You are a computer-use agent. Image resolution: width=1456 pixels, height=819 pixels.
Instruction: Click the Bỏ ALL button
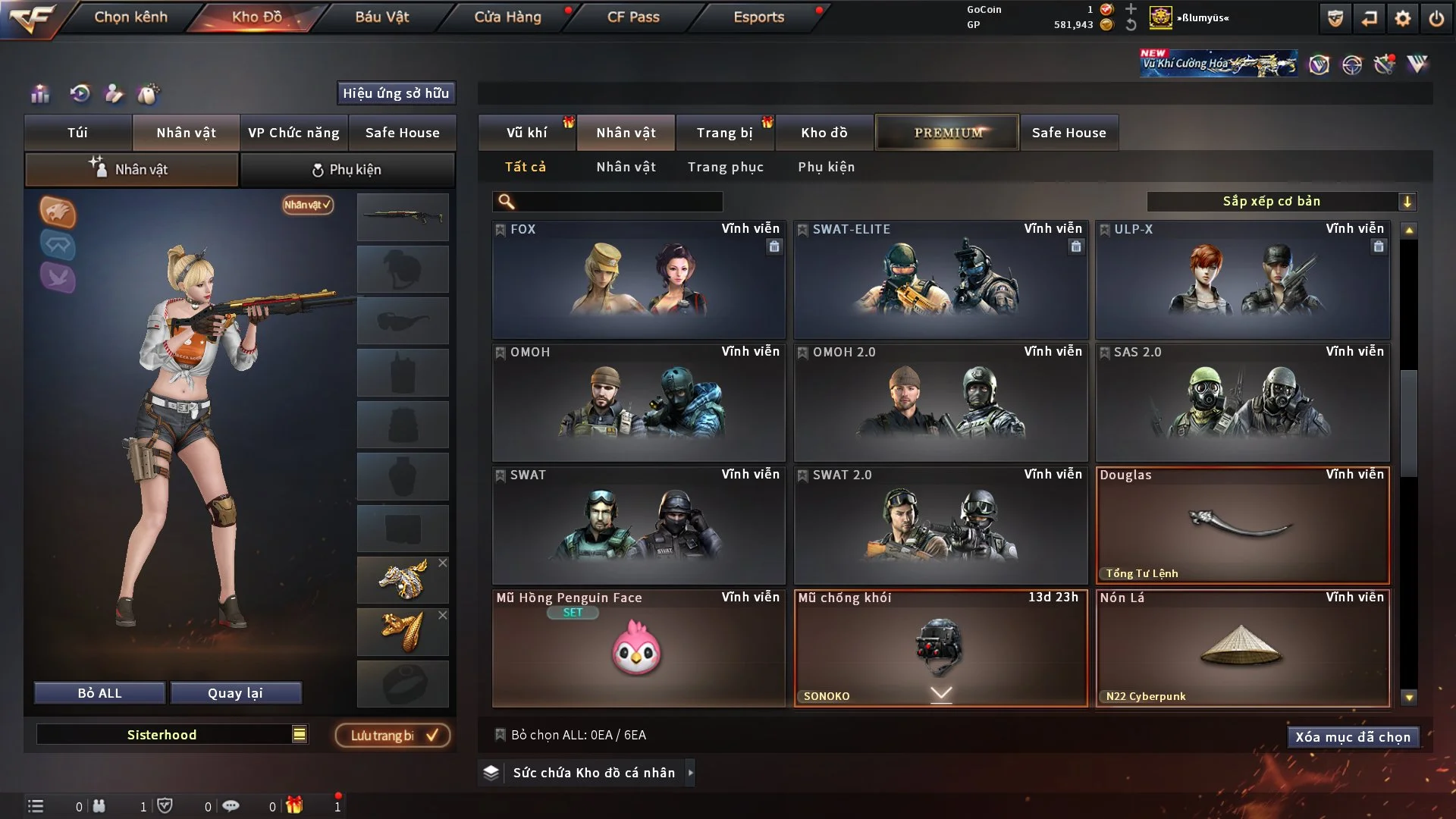(99, 693)
